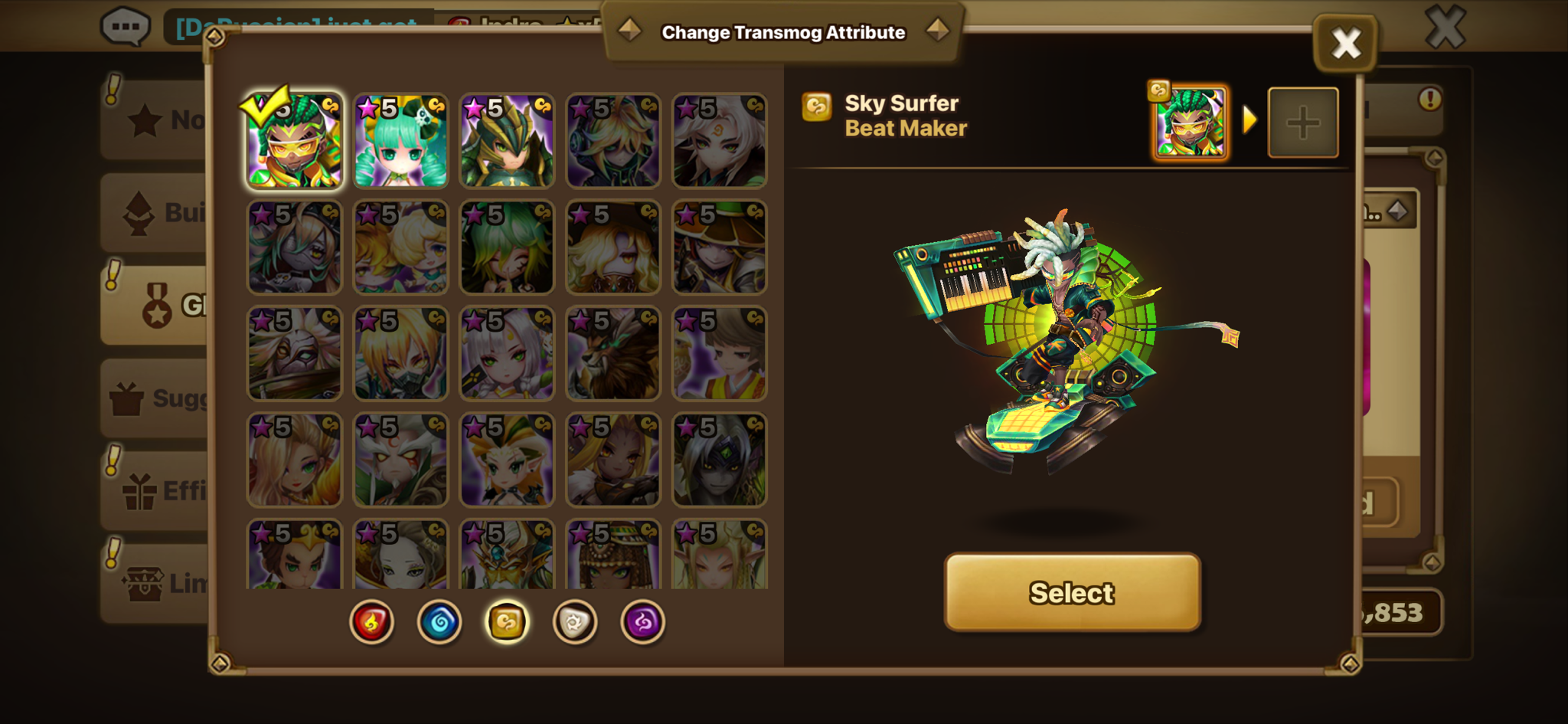Close the Change Transmog Attribute popup

pyautogui.click(x=1345, y=43)
